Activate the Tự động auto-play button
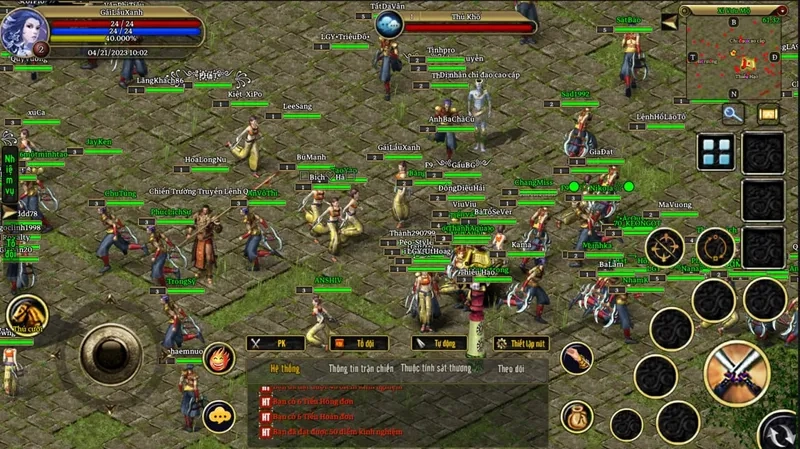The image size is (800, 449). click(439, 343)
